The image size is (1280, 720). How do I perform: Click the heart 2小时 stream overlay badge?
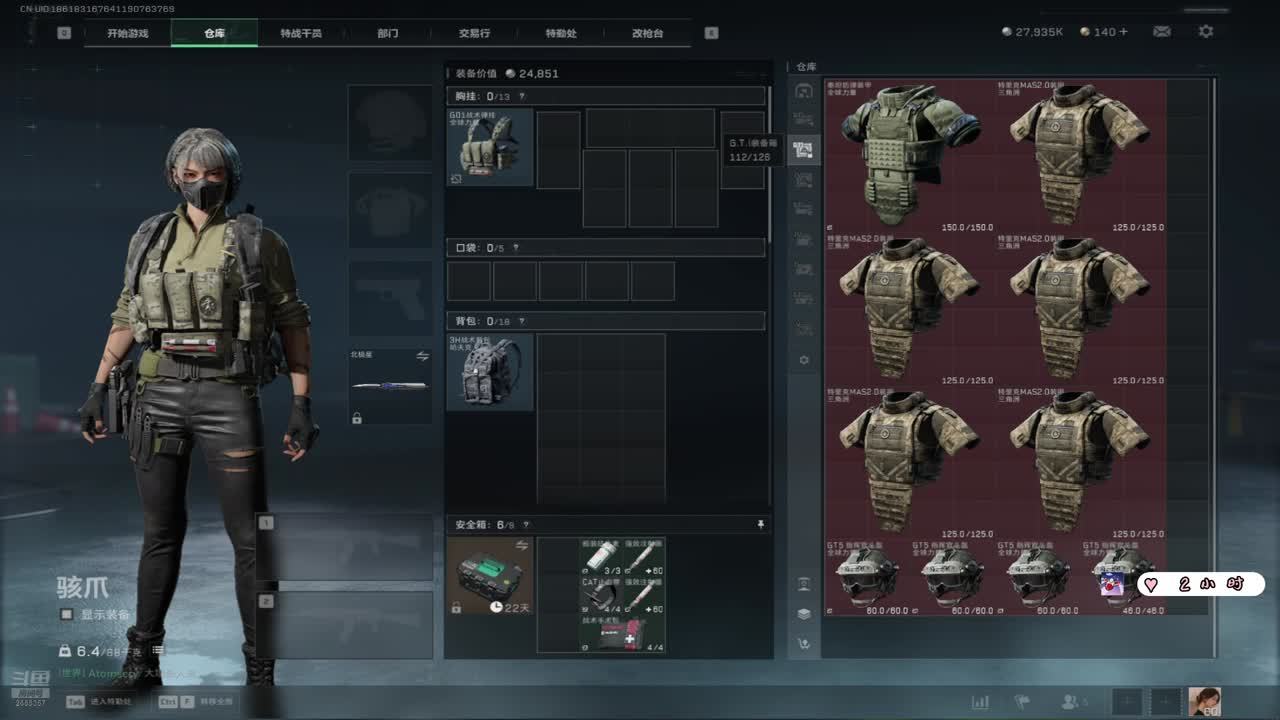point(1200,584)
